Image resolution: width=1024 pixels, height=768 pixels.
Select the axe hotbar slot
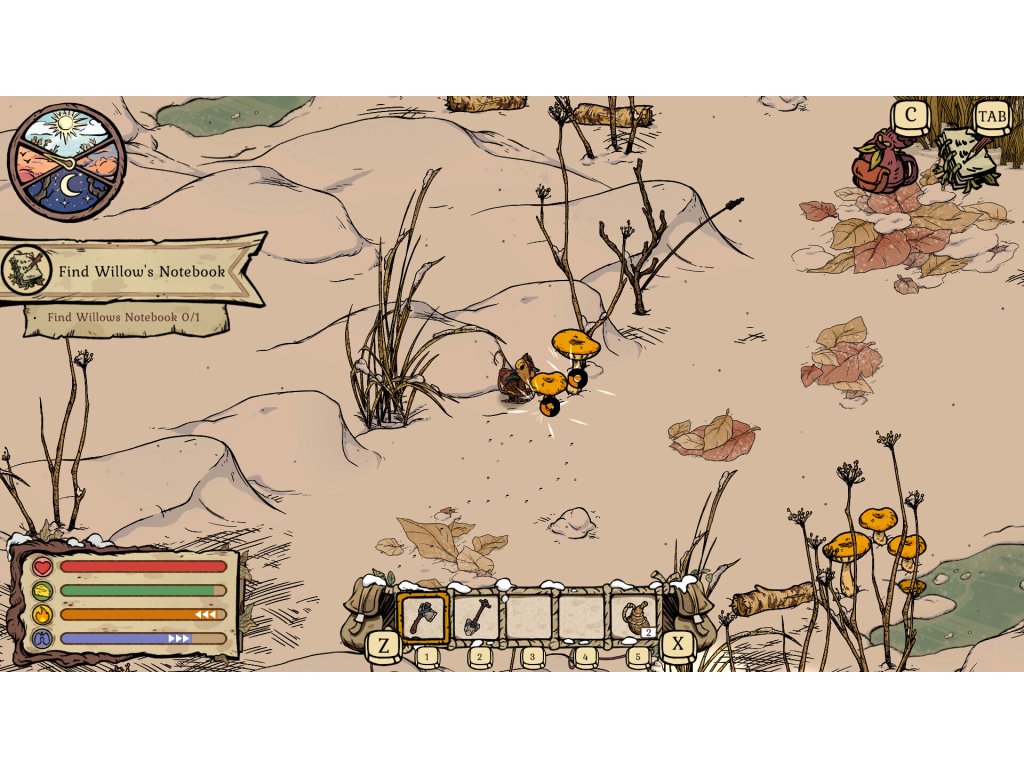(423, 615)
